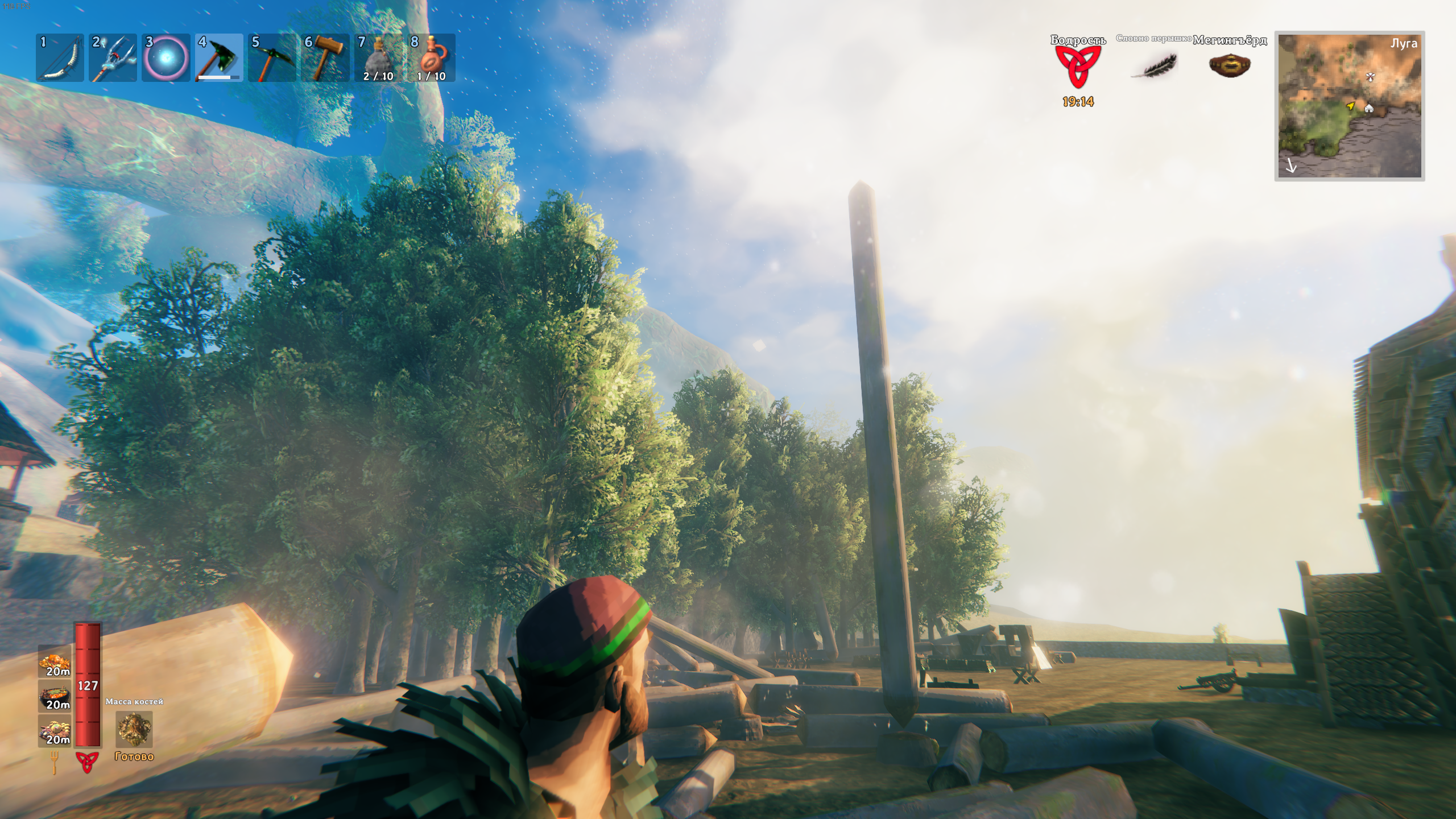This screenshot has width=1456, height=819.
Task: Click the Мегингъёрд belt status icon
Action: [1230, 65]
